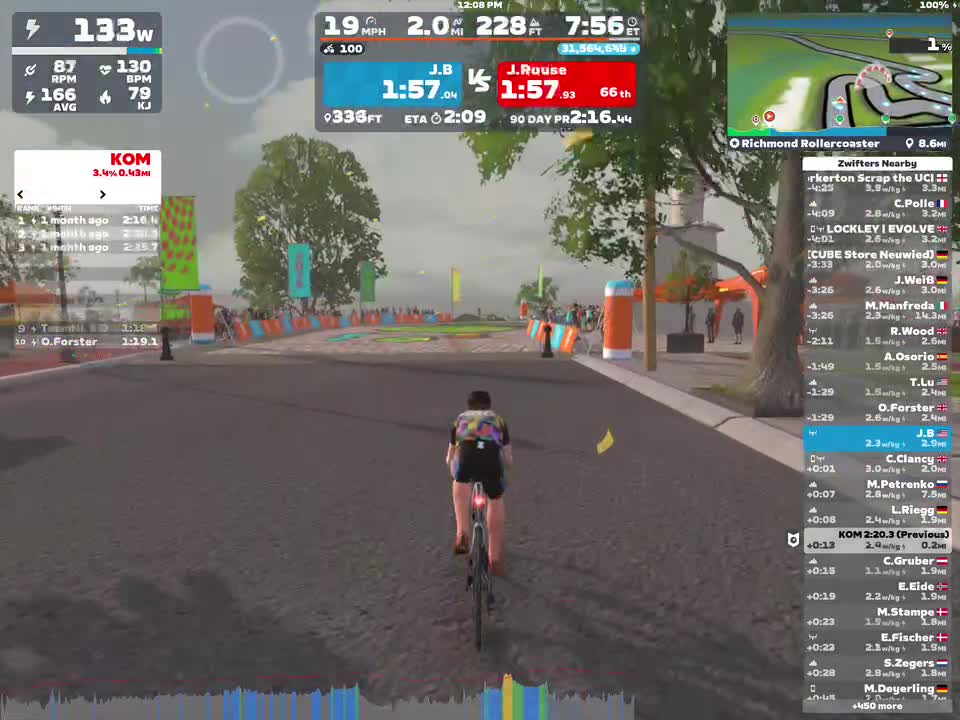
Task: Click the KOM leaderboard left arrow
Action: pyautogui.click(x=20, y=194)
